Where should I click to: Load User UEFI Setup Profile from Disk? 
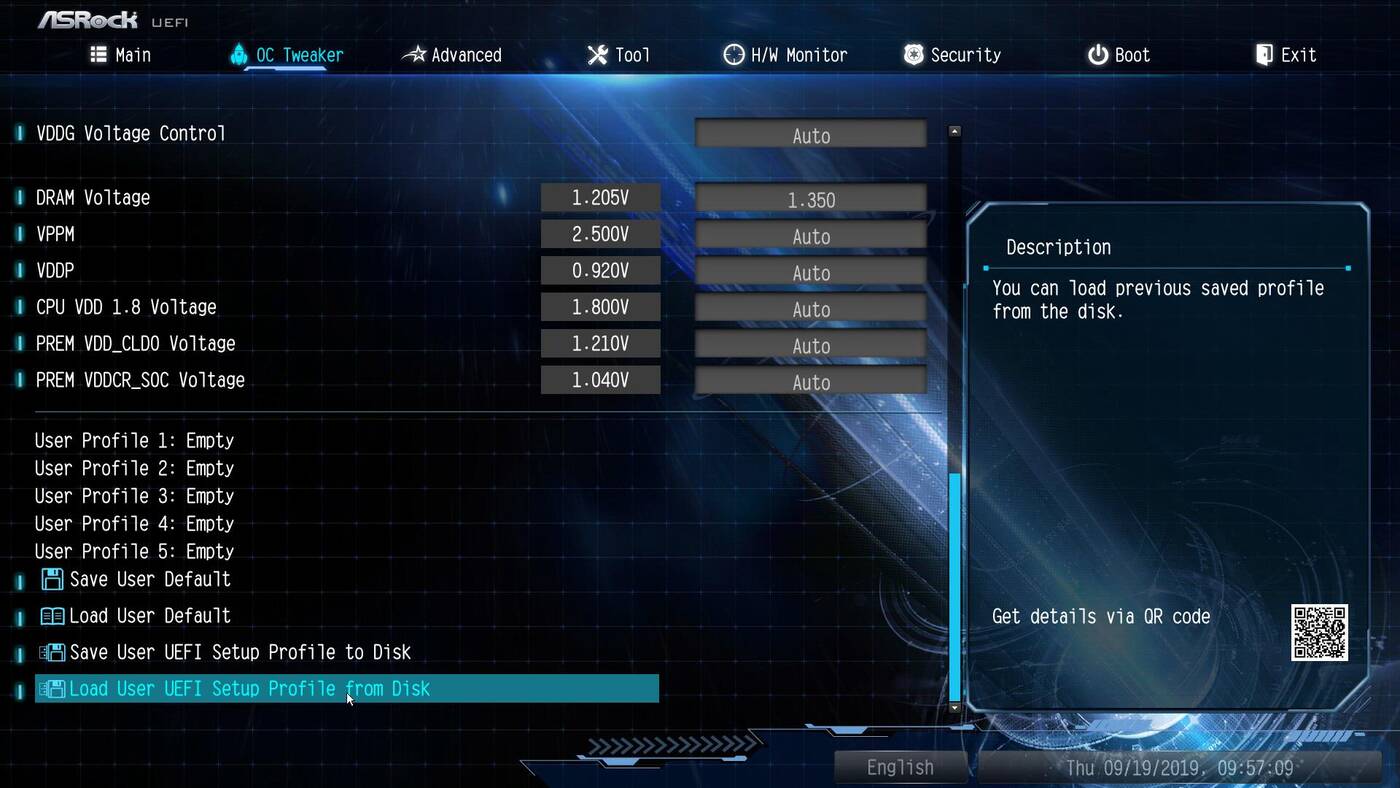click(x=248, y=689)
